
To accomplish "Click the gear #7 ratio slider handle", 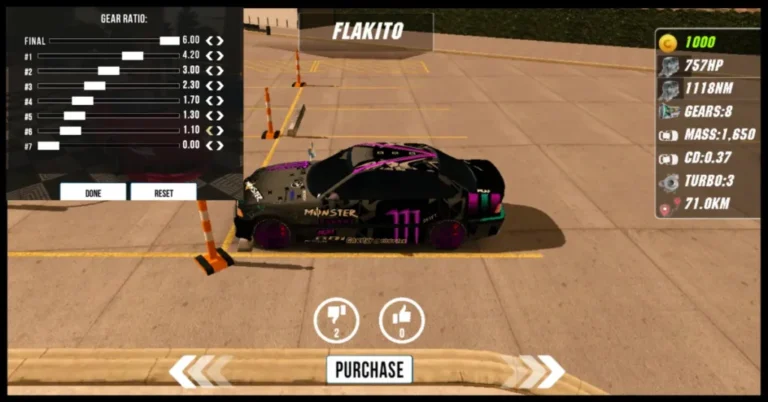I will (48, 146).
